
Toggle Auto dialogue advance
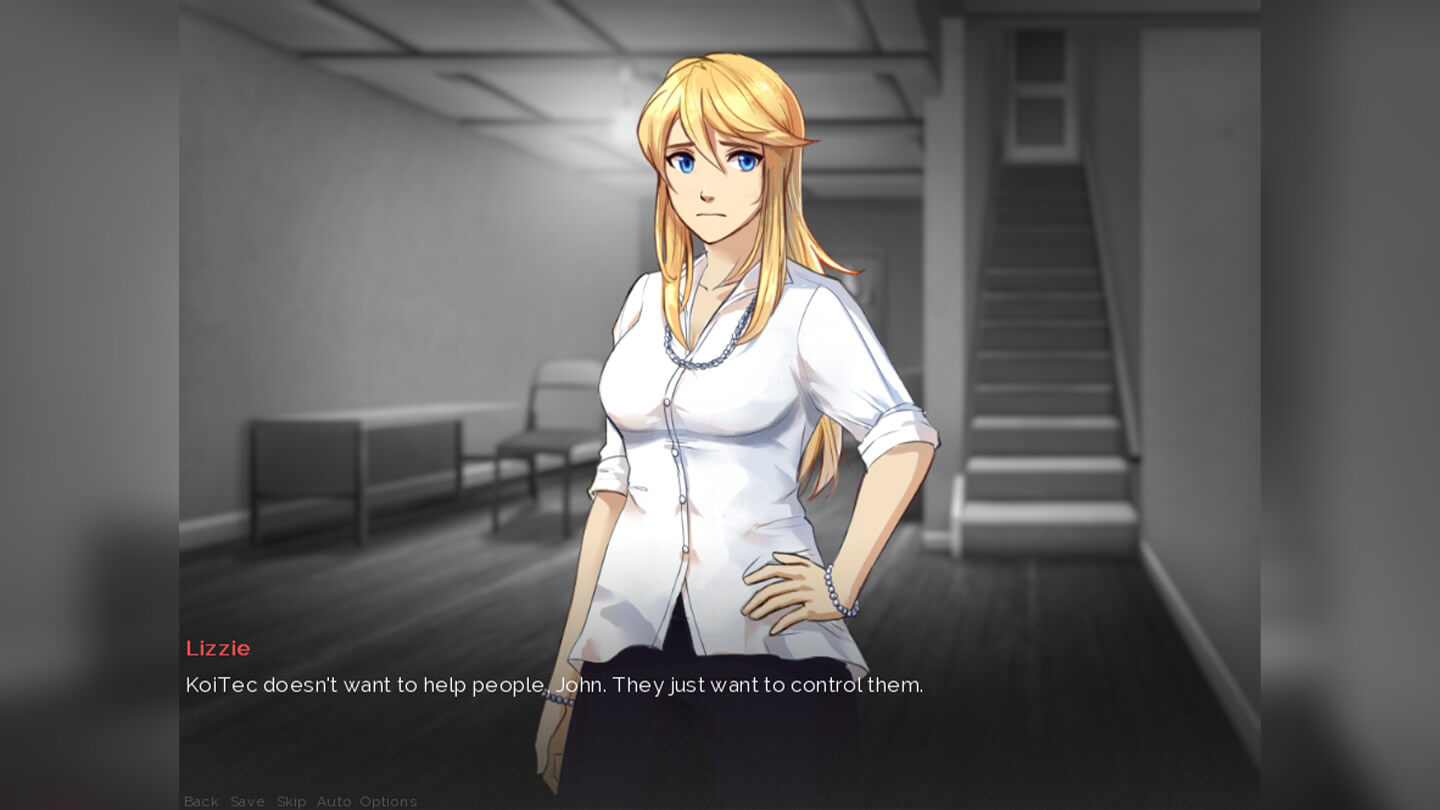tap(333, 801)
